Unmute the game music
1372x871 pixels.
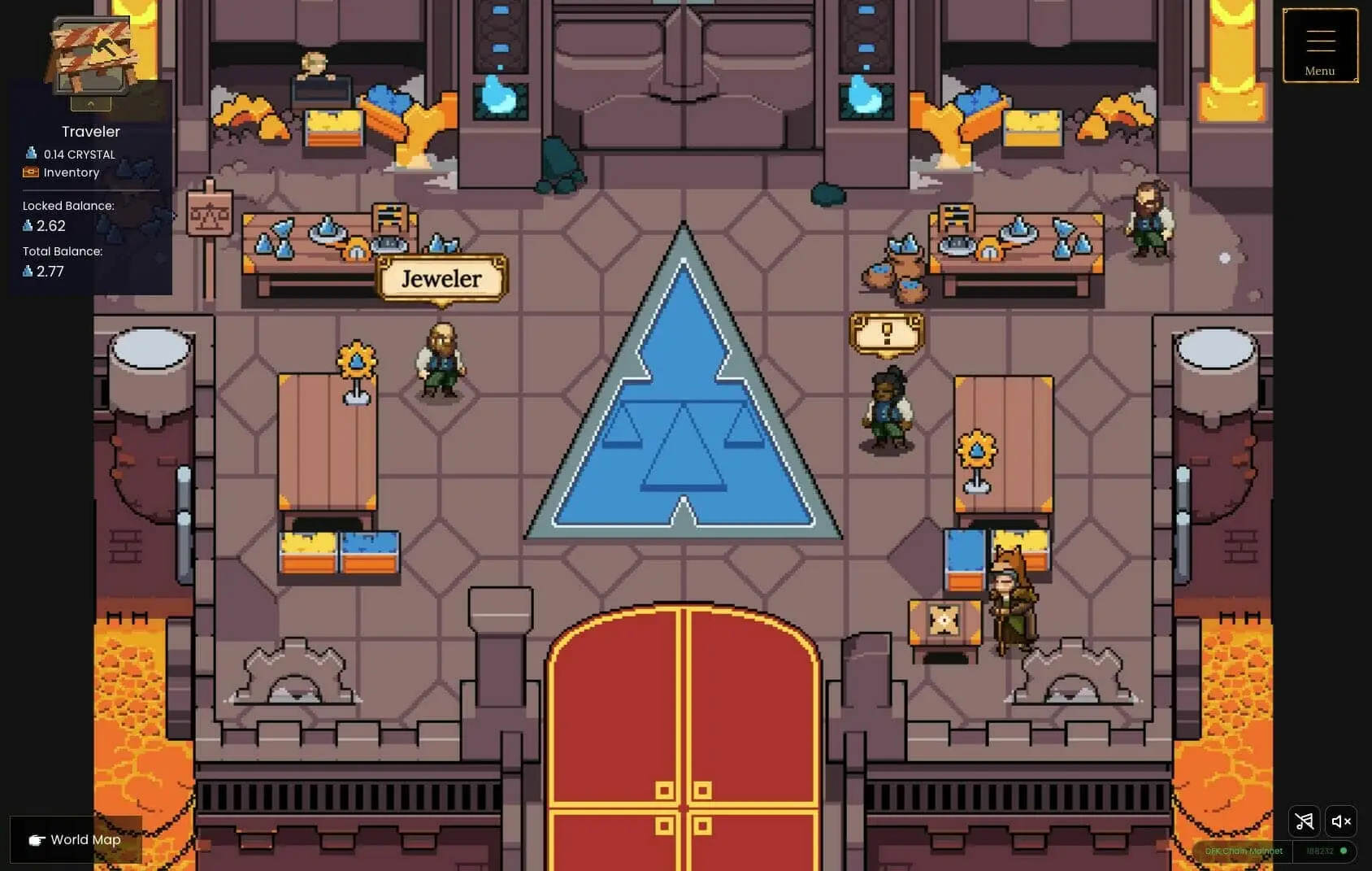click(1305, 821)
